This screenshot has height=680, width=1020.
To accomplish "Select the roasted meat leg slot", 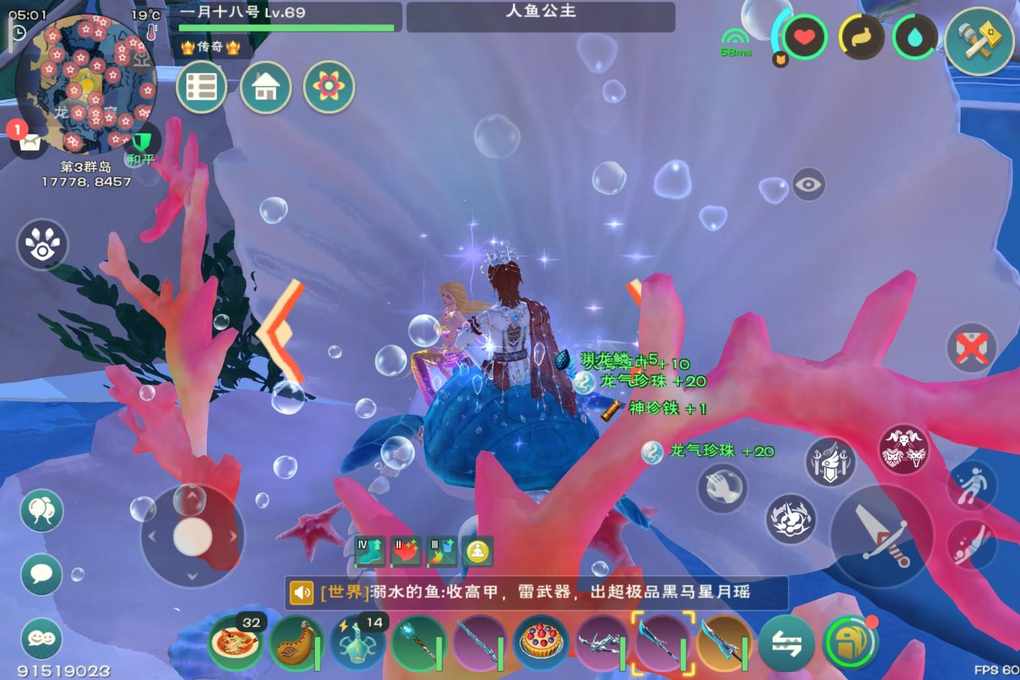I will 297,642.
